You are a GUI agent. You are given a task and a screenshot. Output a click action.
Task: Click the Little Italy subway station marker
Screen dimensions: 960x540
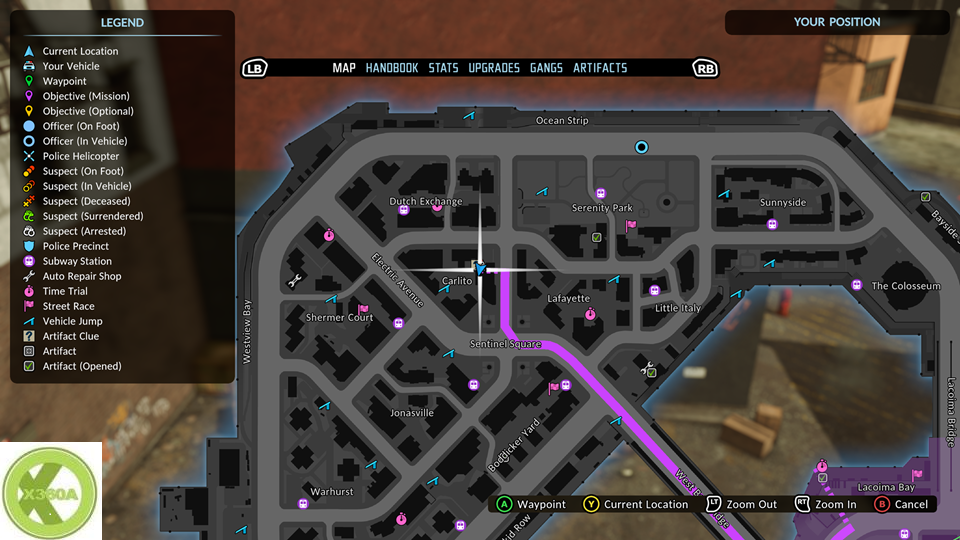[x=655, y=290]
